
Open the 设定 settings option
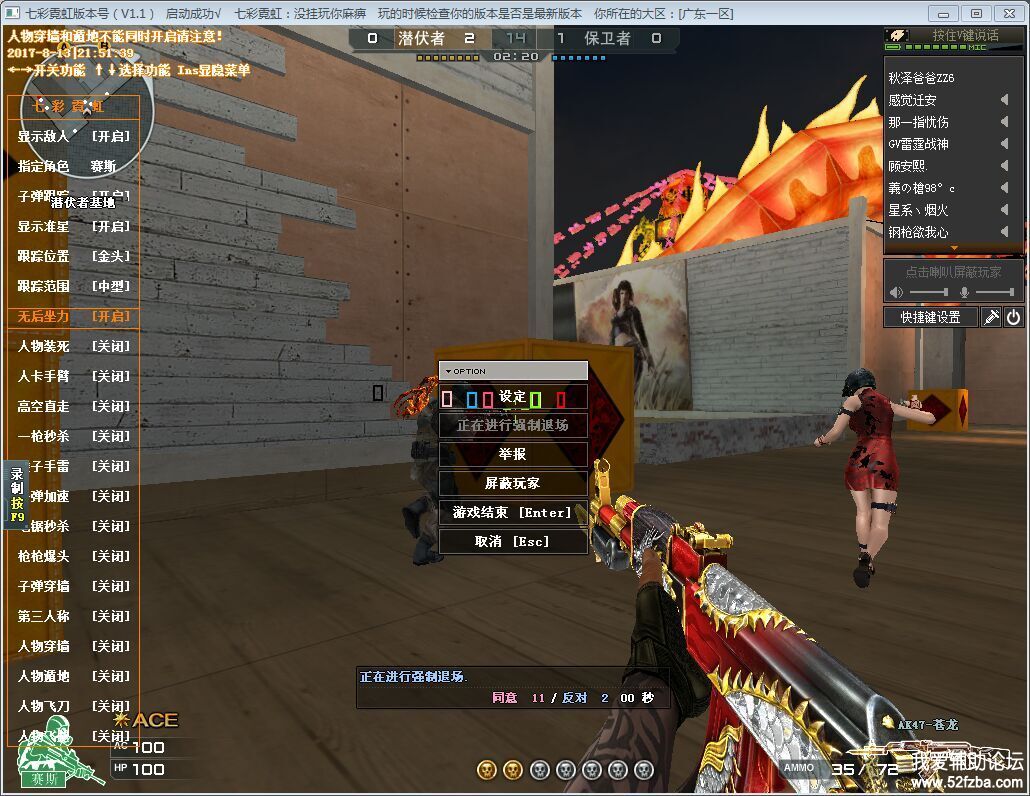pos(512,397)
